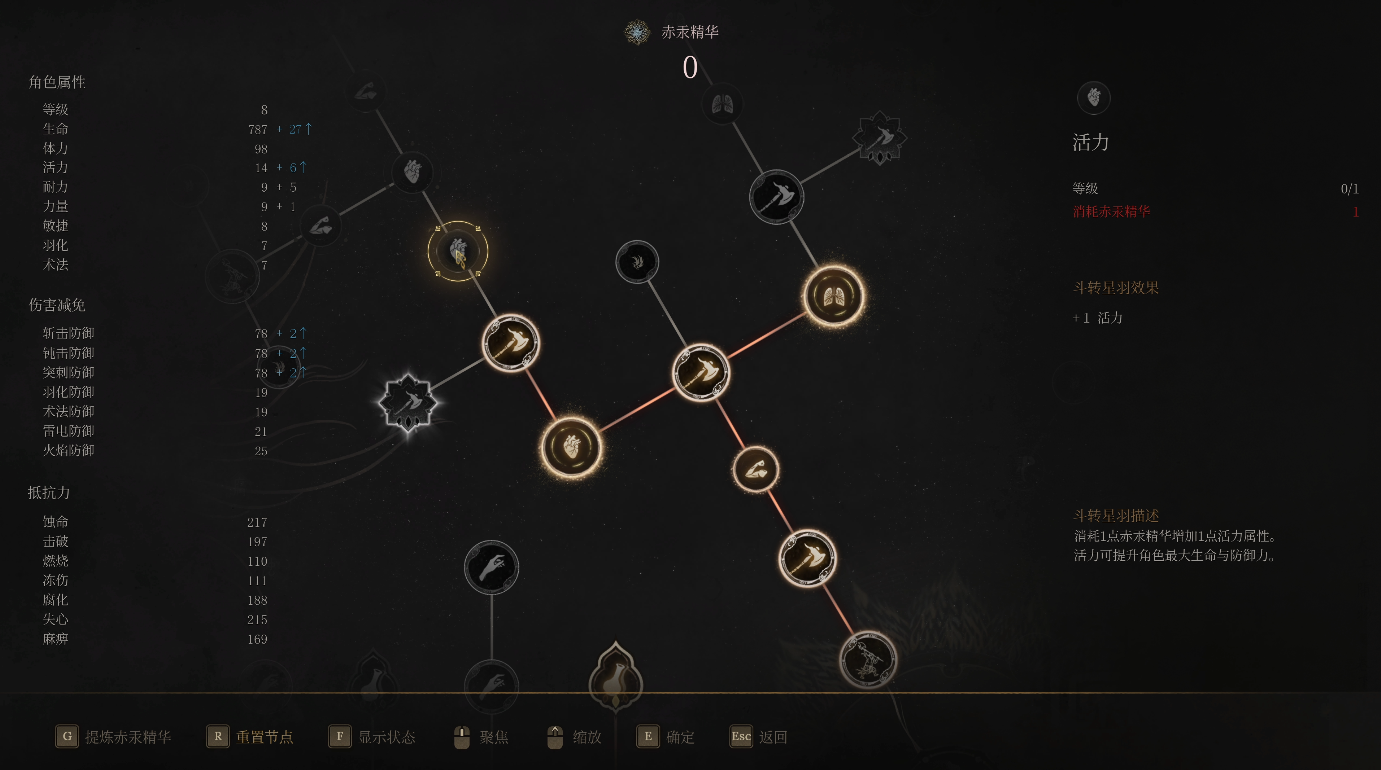Choose the warrior figure skill node

tap(867, 659)
